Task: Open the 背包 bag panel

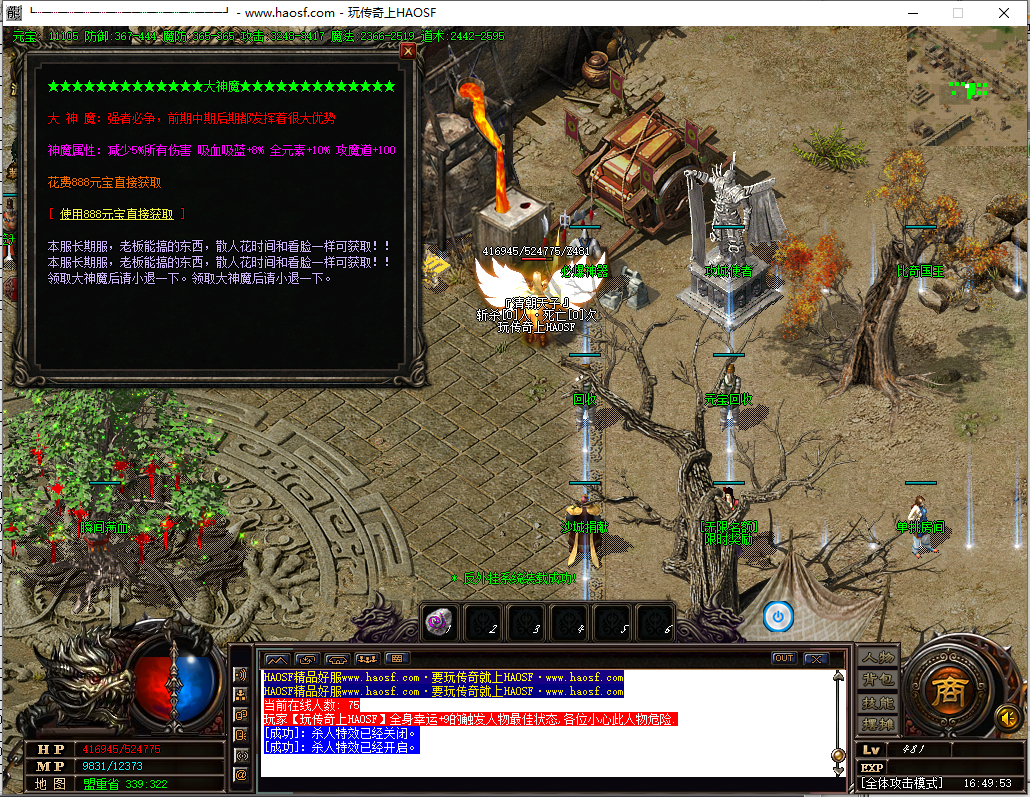Action: pos(878,680)
